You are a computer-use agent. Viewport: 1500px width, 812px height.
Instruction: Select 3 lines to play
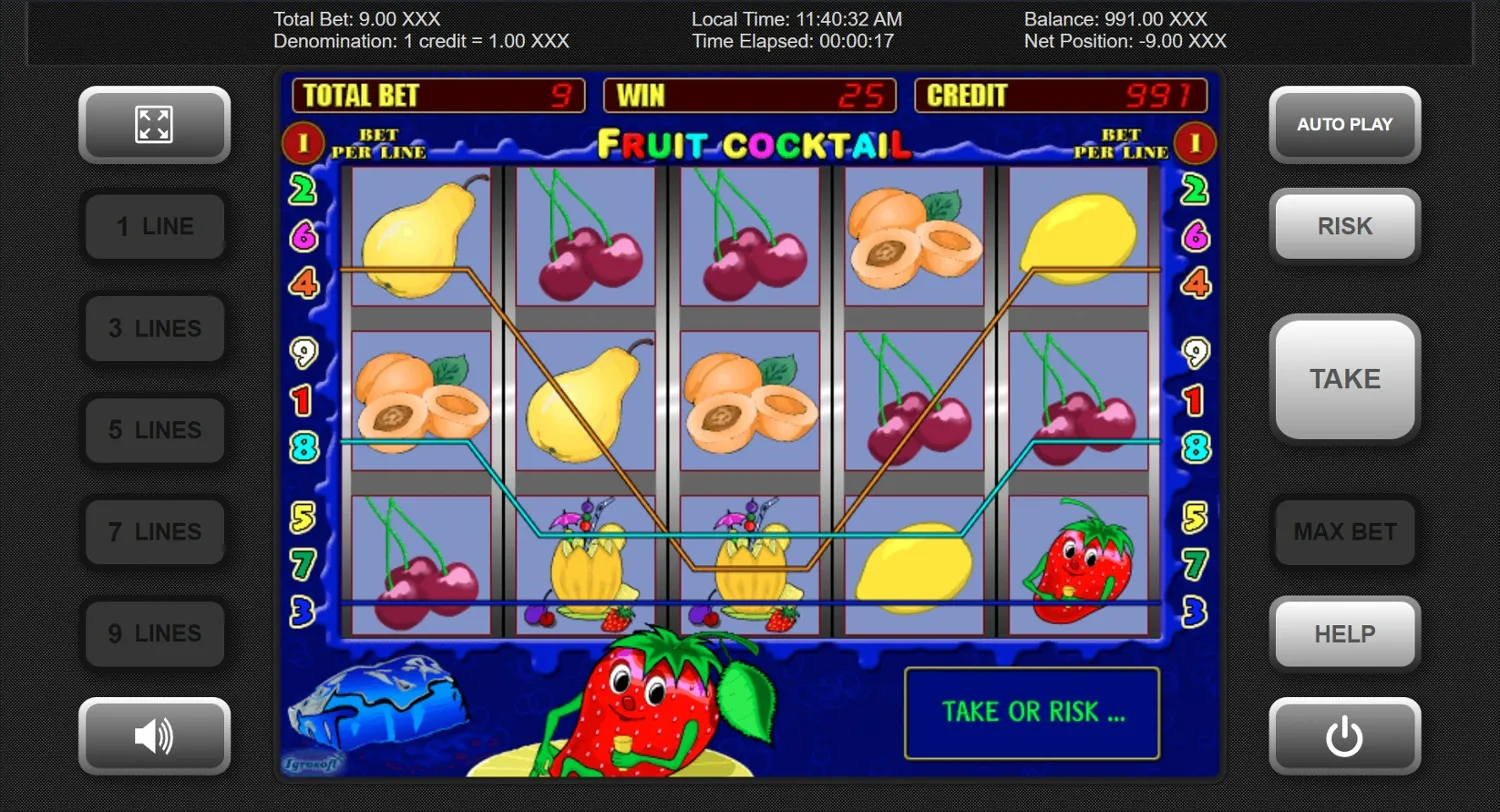point(153,328)
